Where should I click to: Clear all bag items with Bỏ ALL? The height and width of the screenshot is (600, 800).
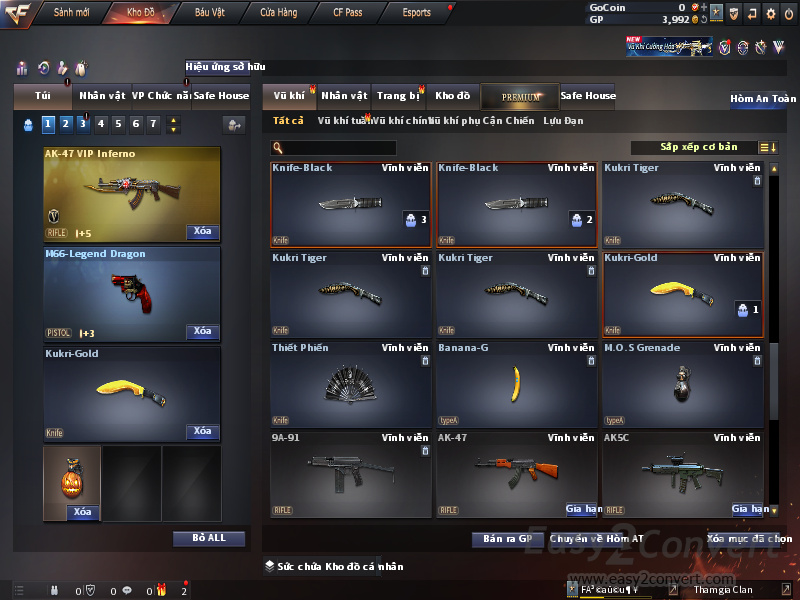tap(209, 538)
